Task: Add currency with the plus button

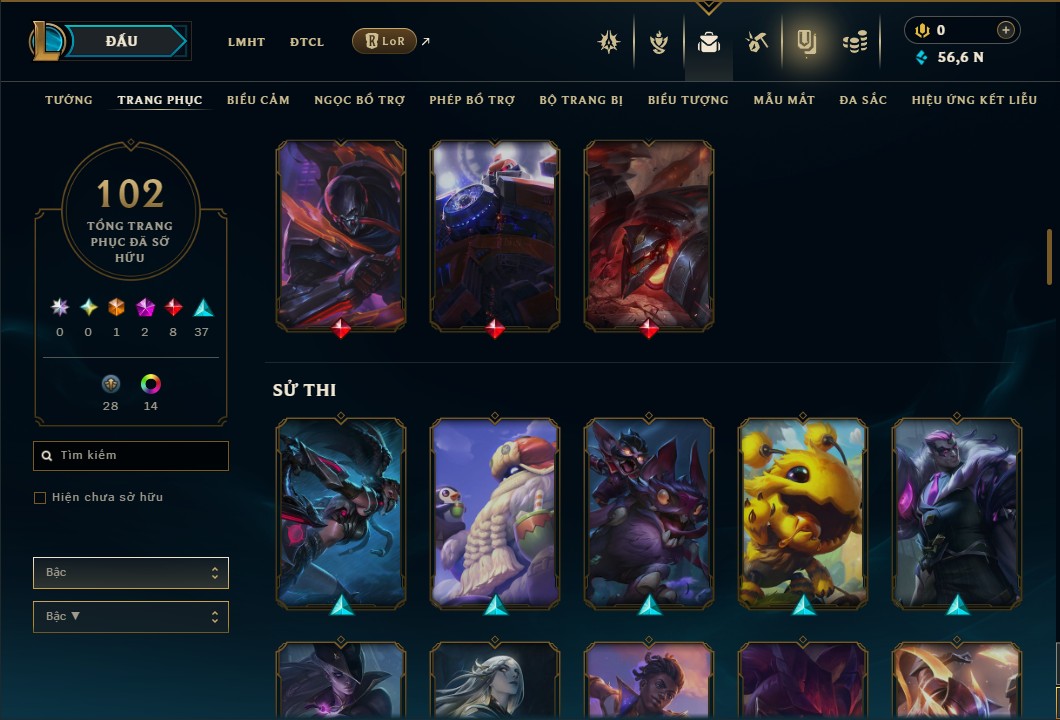Action: click(x=1006, y=30)
